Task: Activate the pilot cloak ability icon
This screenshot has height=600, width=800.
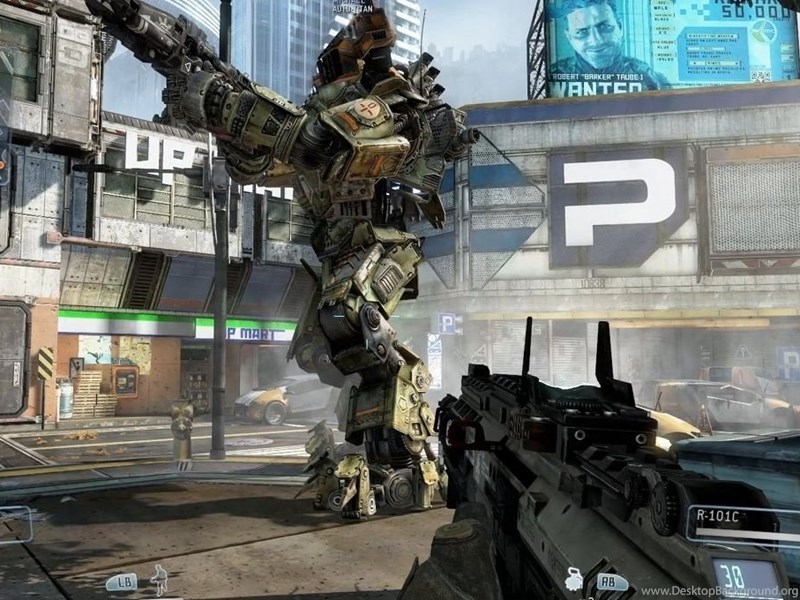Action: pos(158,578)
